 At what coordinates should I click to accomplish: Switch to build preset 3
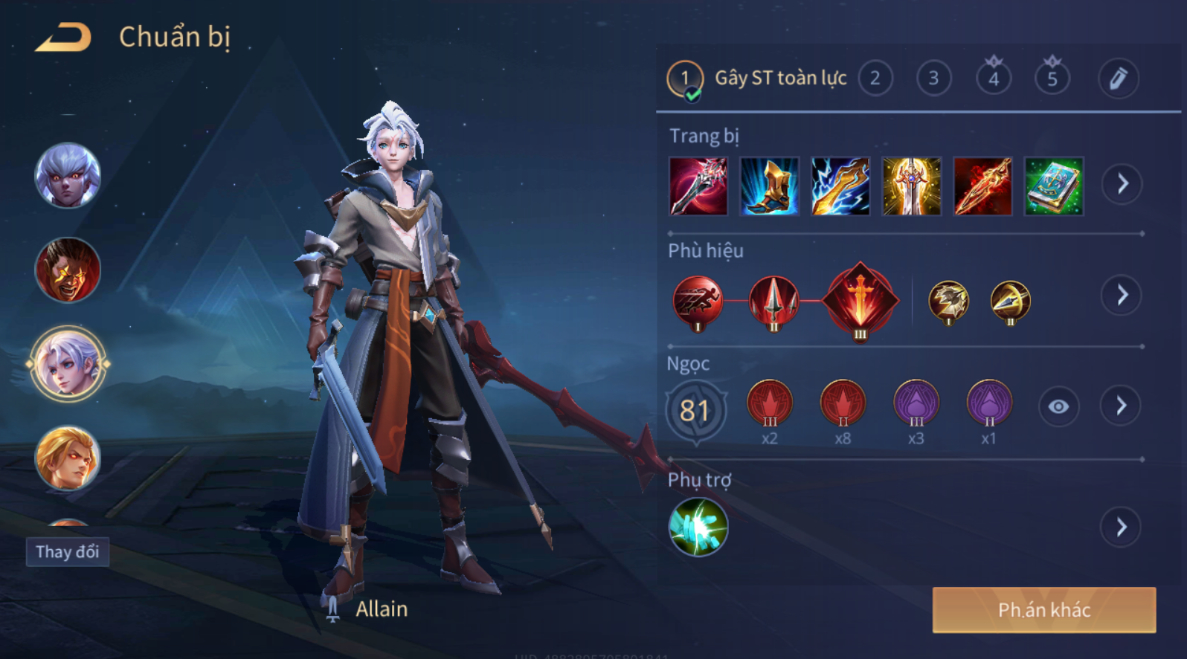(934, 78)
